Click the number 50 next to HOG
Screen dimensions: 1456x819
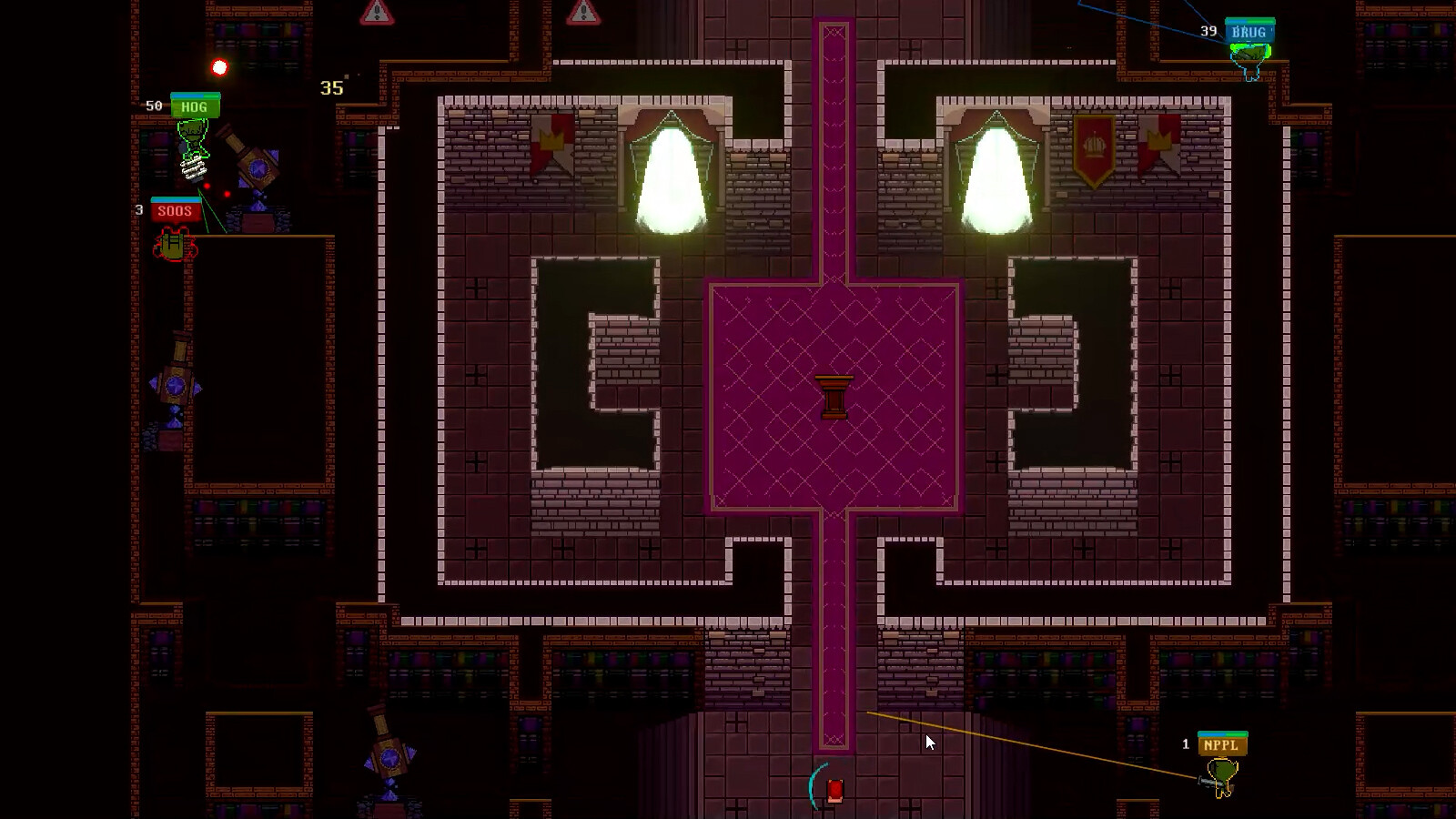[x=153, y=106]
